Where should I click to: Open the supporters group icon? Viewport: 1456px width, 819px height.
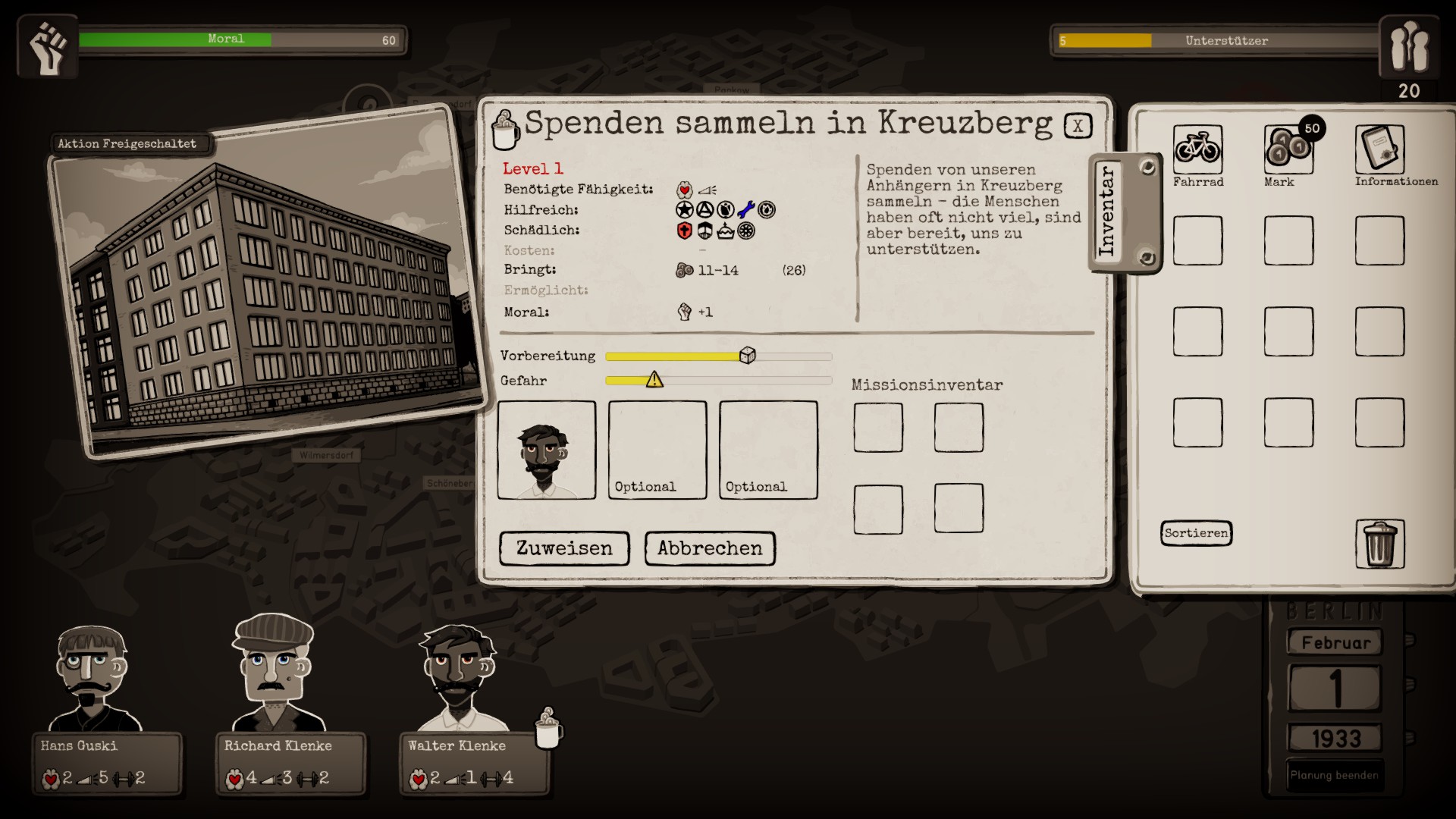tap(1408, 47)
